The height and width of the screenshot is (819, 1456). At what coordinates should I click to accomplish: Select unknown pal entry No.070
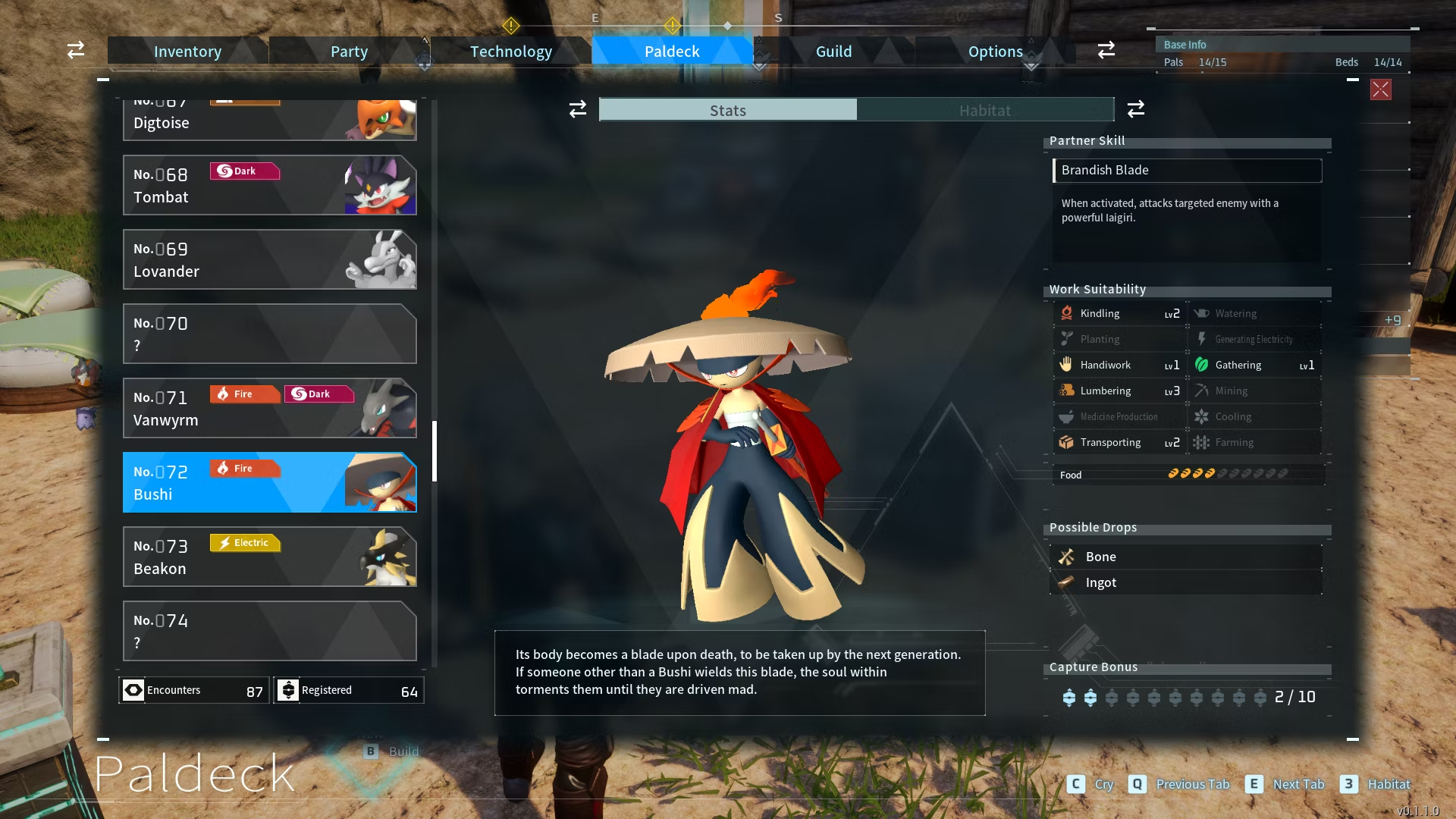click(x=269, y=334)
